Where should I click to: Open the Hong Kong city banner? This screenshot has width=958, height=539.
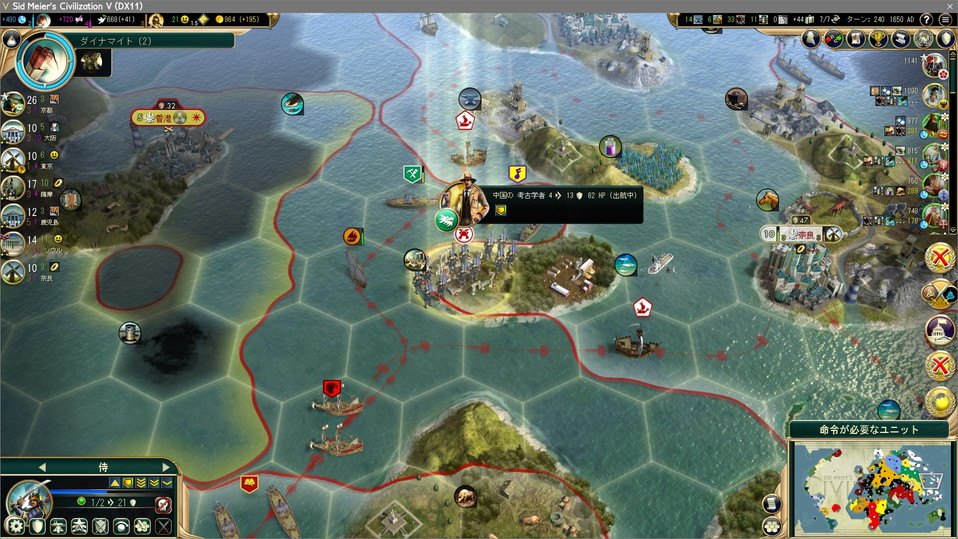[x=168, y=118]
